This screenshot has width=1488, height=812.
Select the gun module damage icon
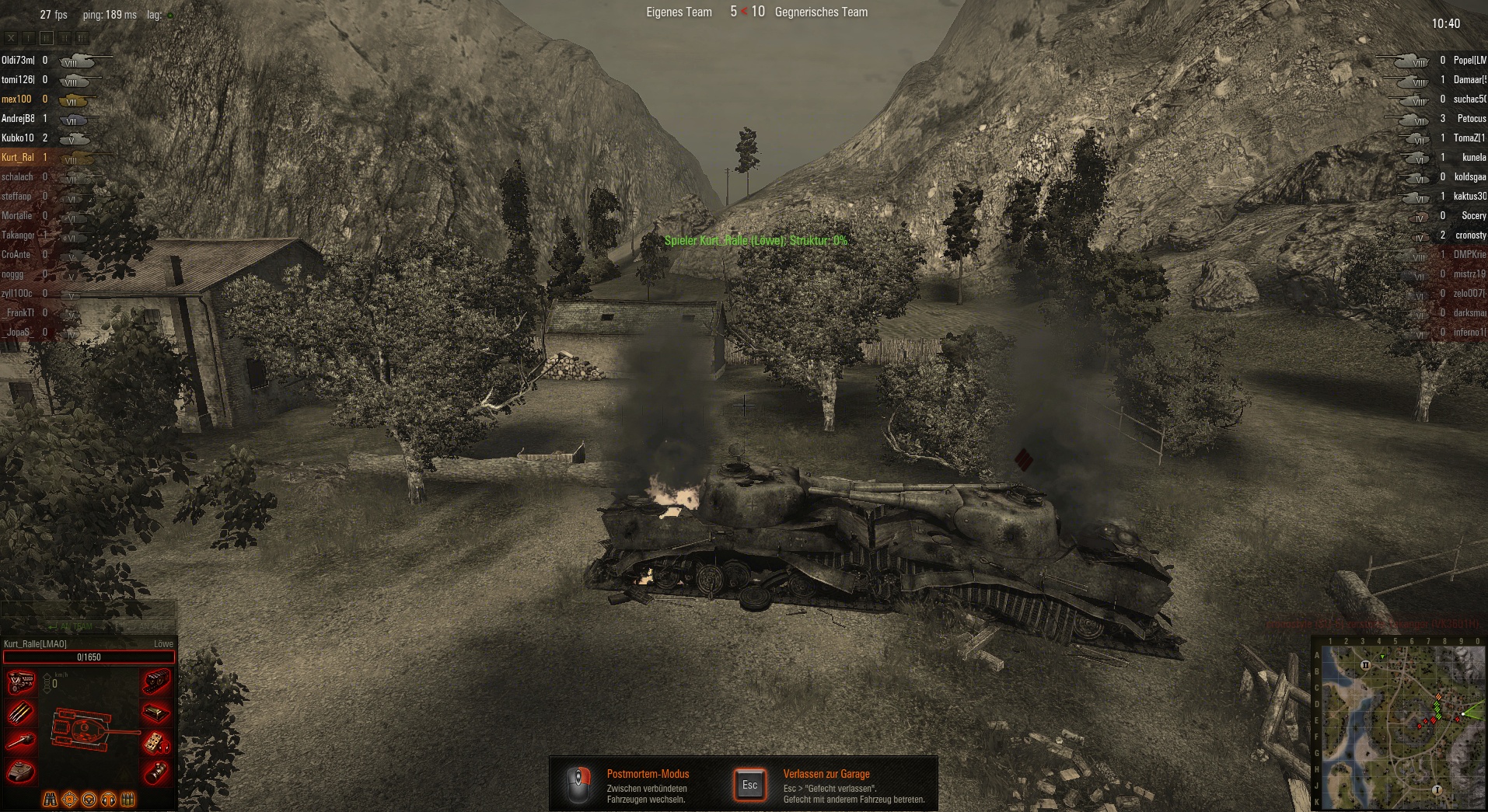click(21, 741)
